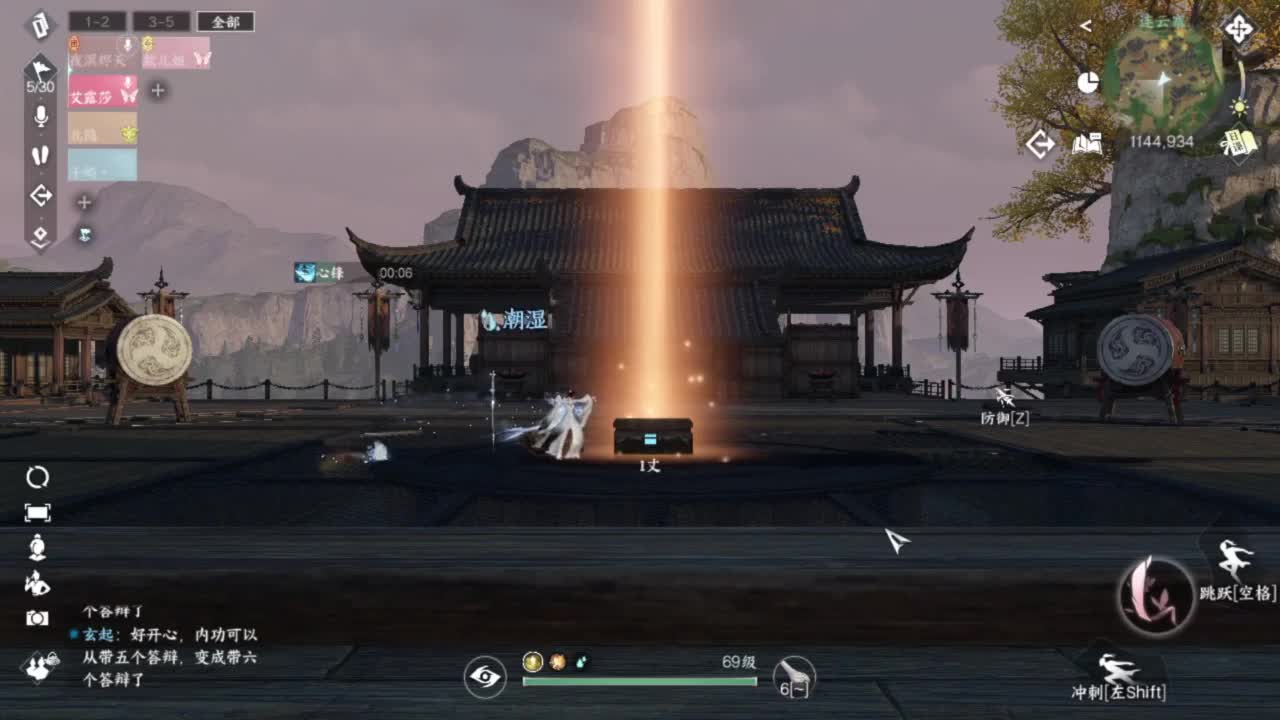Select the 全部 team tab
The height and width of the screenshot is (720, 1280).
point(225,21)
